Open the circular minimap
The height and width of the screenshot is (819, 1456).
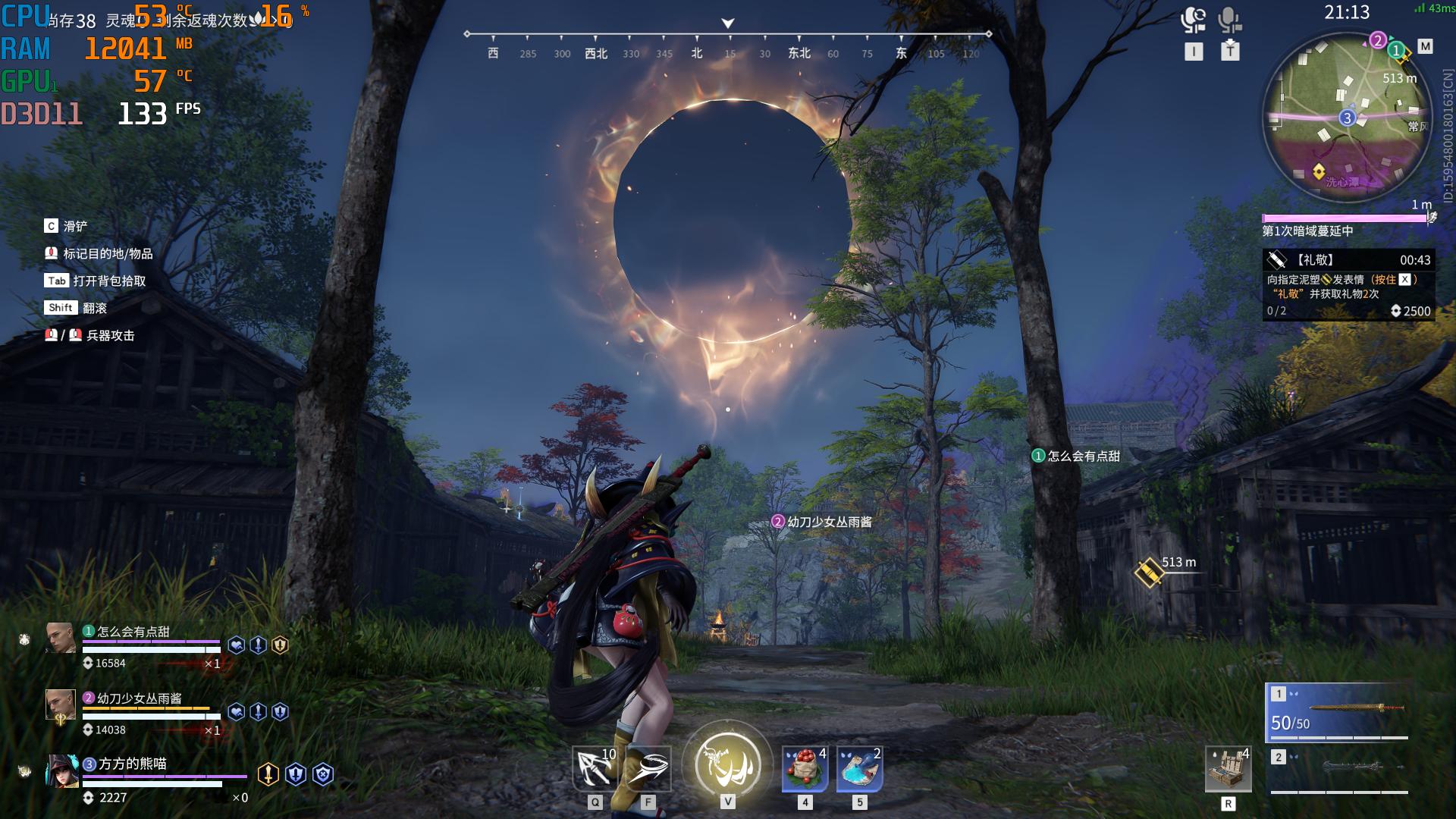pos(1347,118)
